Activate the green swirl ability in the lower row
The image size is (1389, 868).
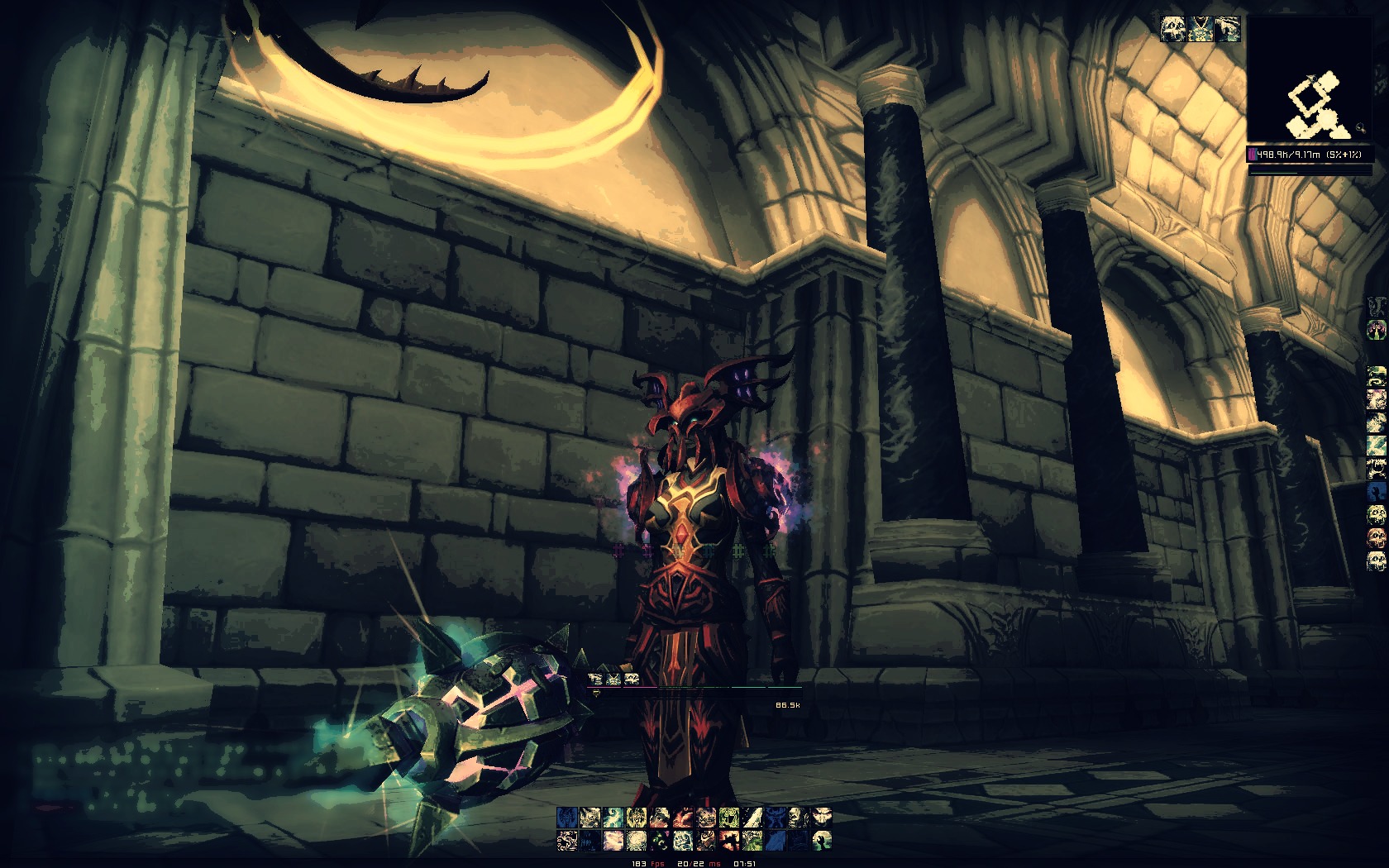pyautogui.click(x=659, y=842)
